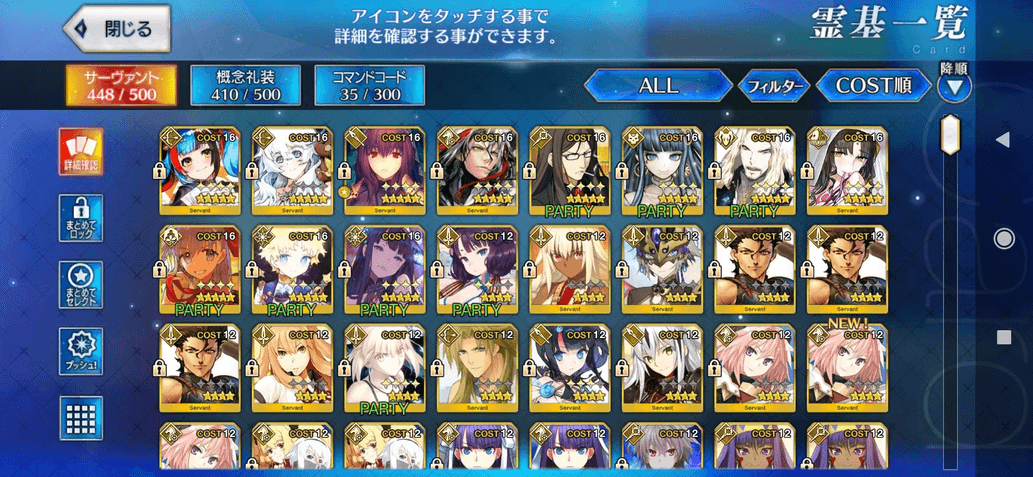Select the ALL class filter button

(657, 86)
